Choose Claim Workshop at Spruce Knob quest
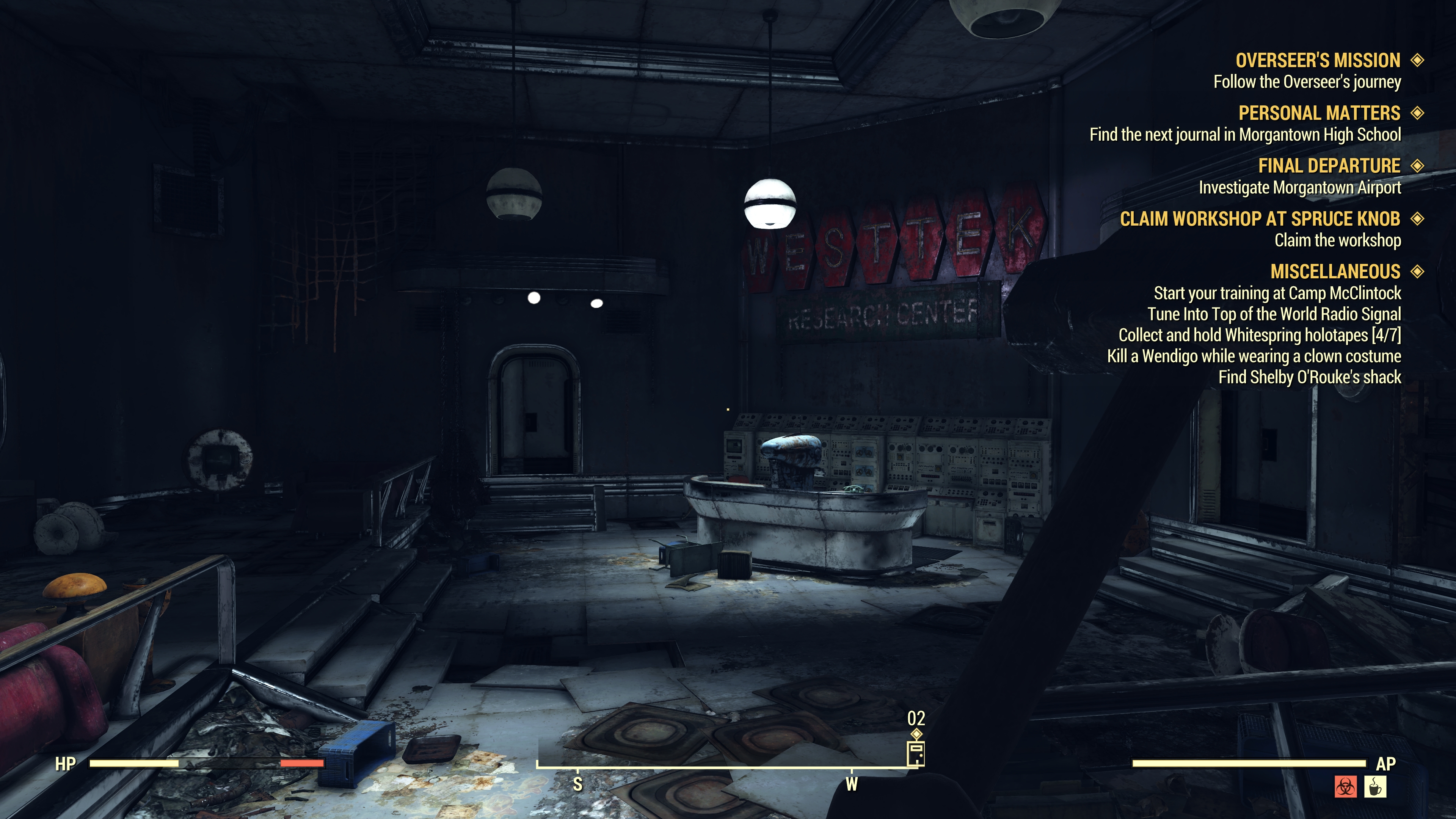This screenshot has height=819, width=1456. click(1260, 219)
